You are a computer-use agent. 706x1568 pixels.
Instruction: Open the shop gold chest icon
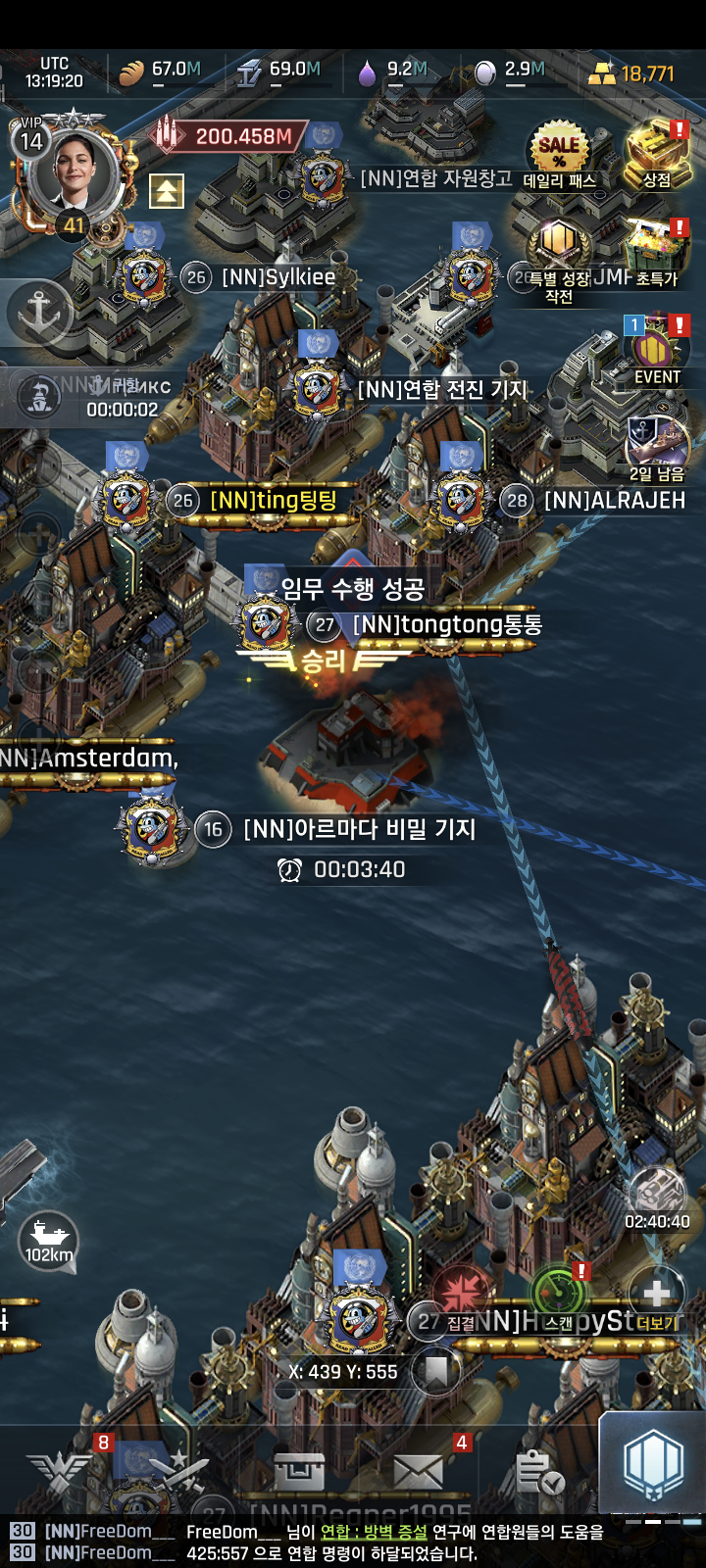click(x=656, y=152)
